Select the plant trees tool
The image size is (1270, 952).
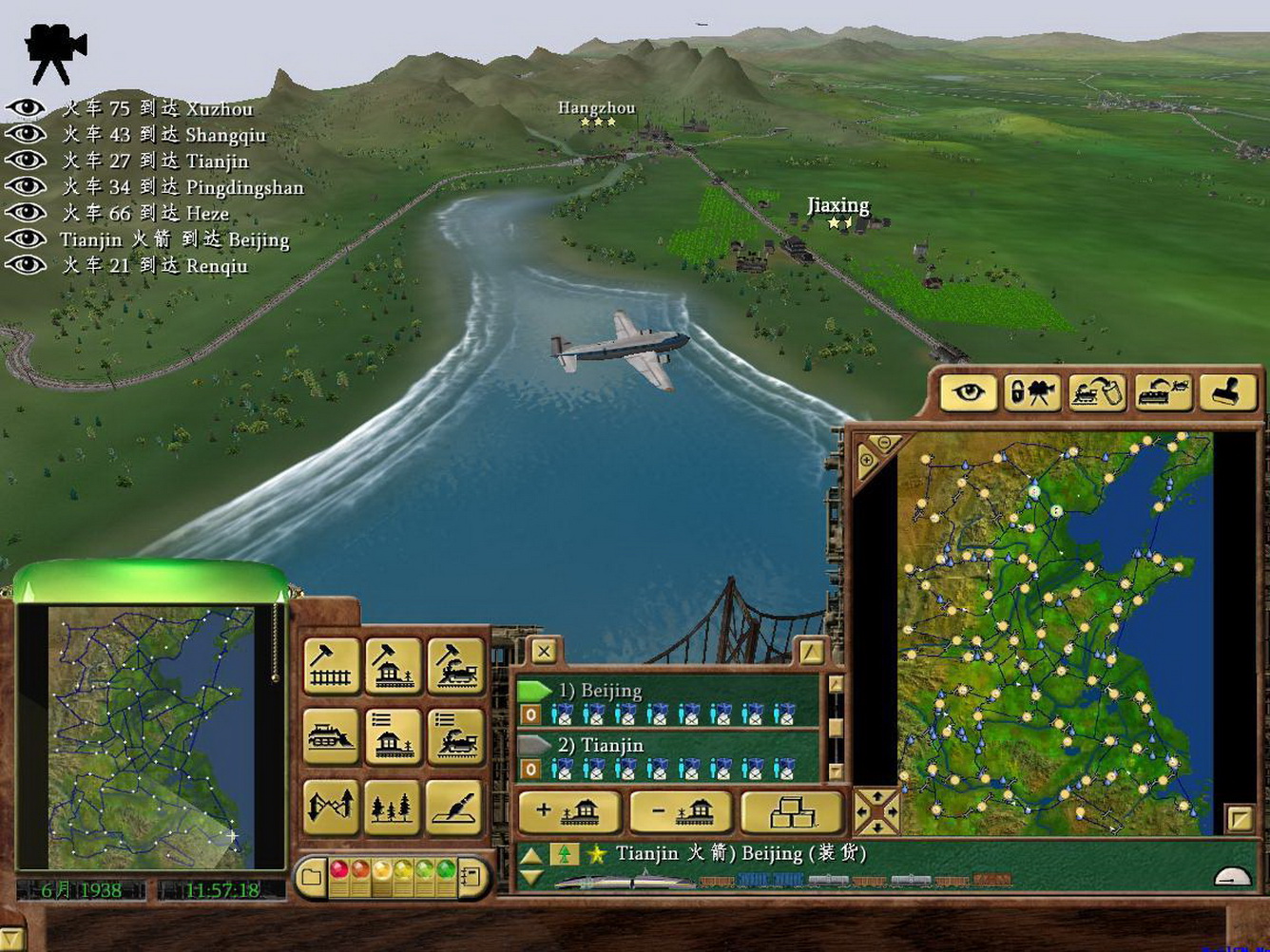pyautogui.click(x=394, y=806)
